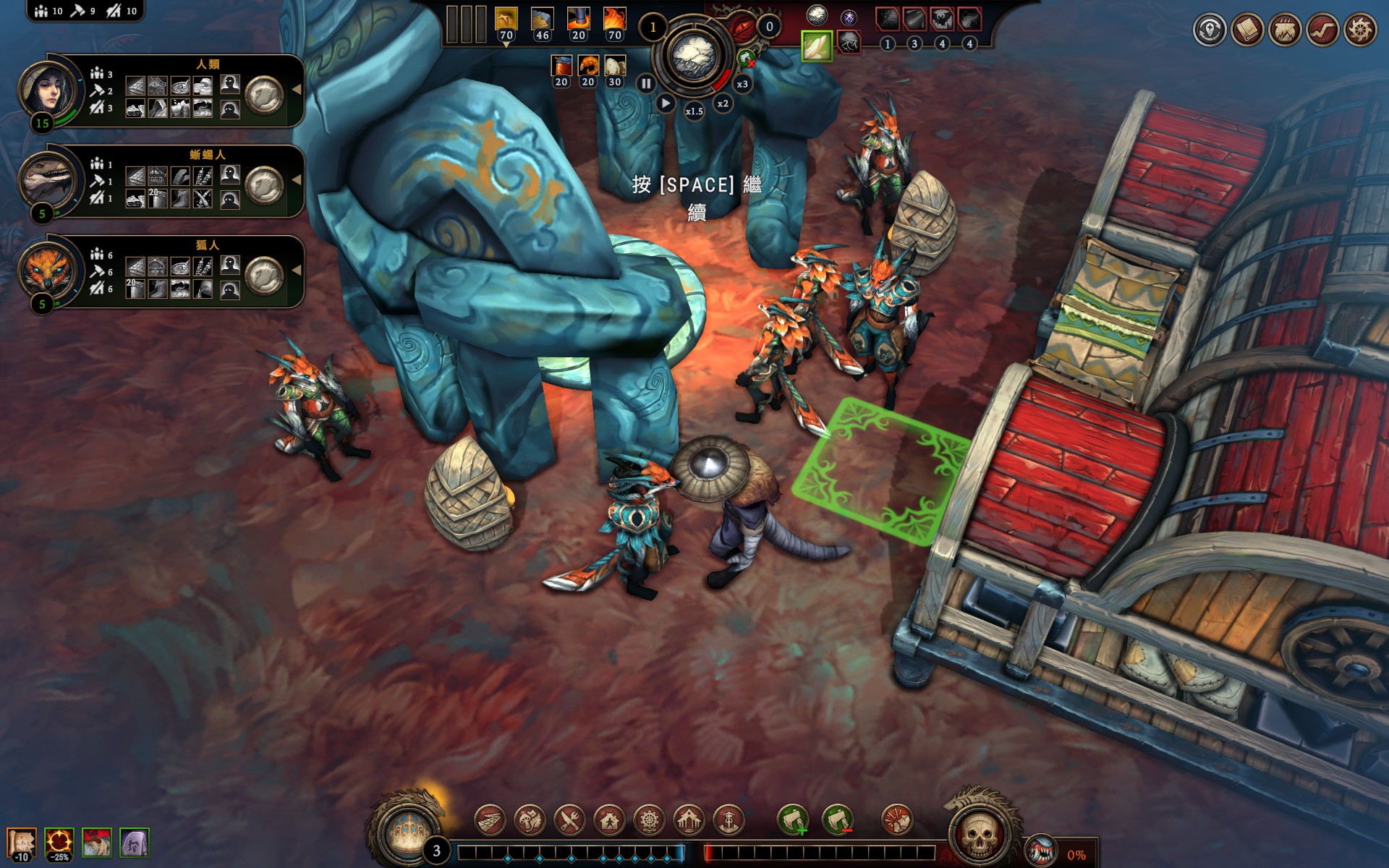Select the human (人類) portrait
This screenshot has height=868, width=1389.
pyautogui.click(x=48, y=90)
